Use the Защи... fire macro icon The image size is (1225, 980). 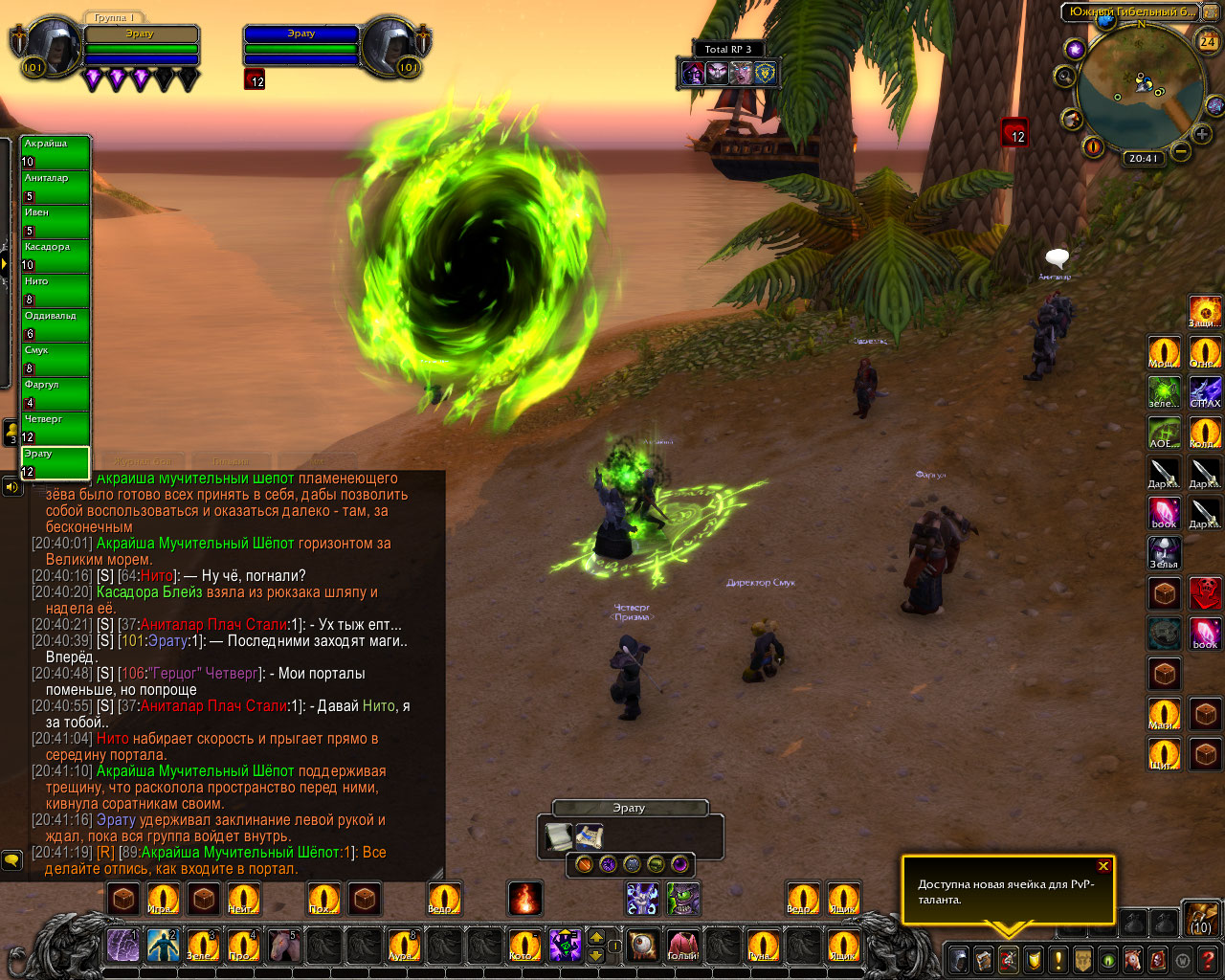tap(1205, 311)
